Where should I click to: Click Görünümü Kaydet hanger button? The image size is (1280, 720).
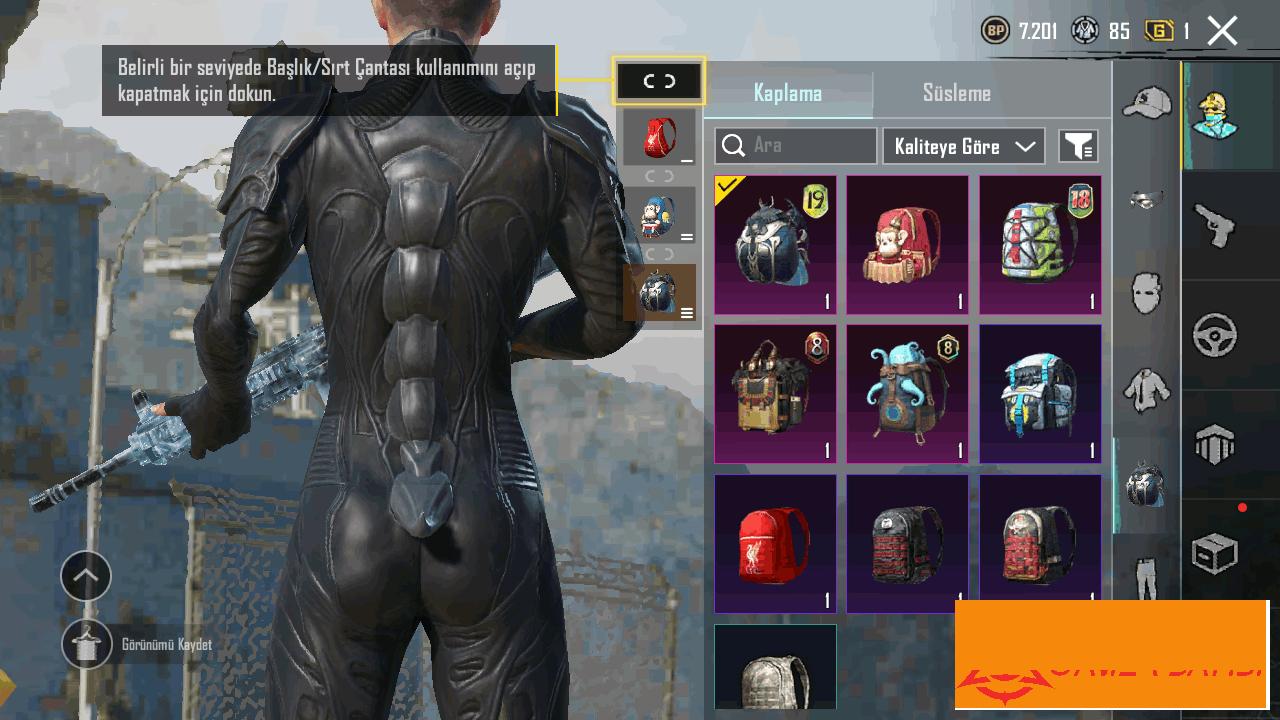click(87, 644)
